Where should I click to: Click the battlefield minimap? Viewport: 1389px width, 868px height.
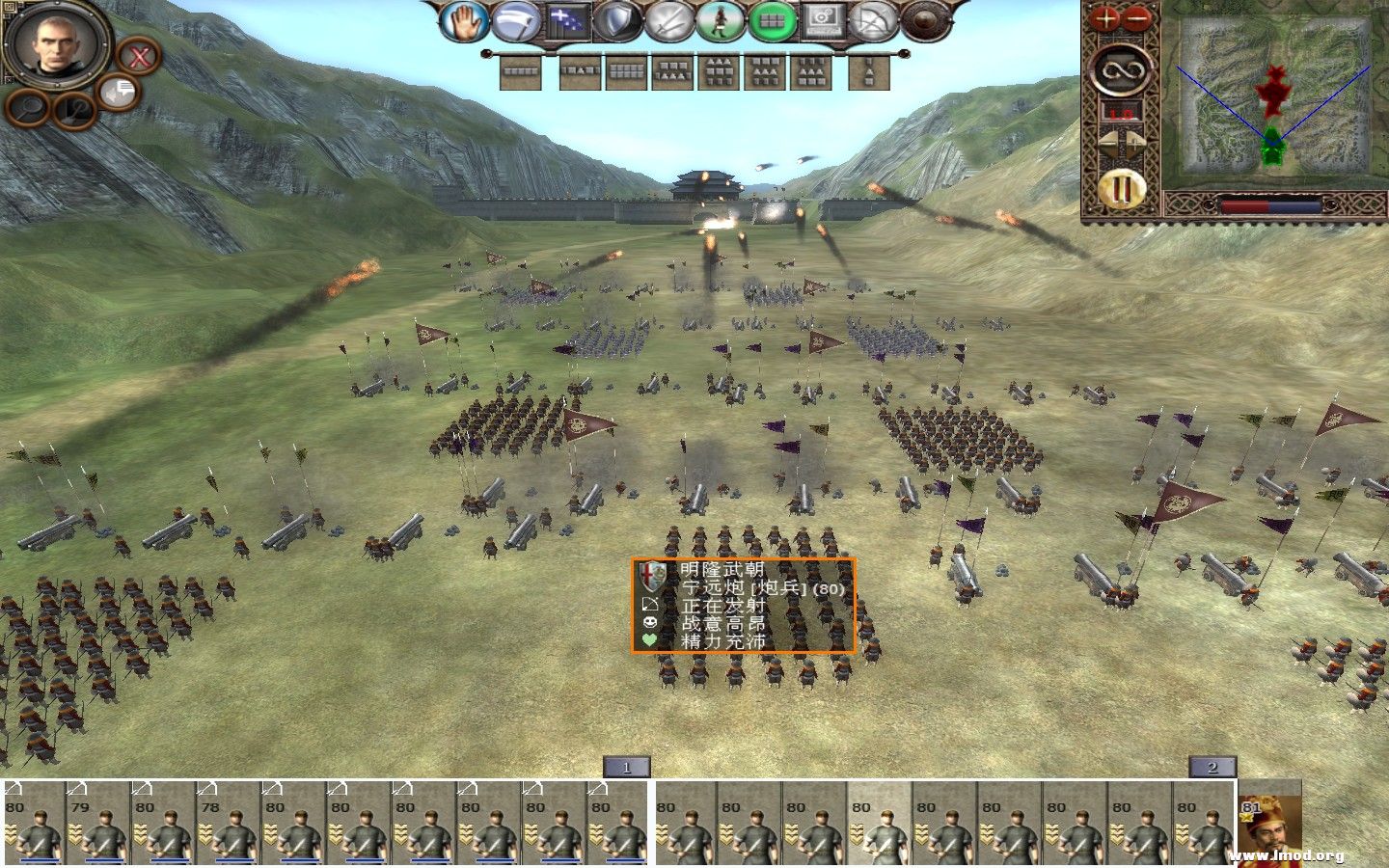coord(1273,96)
